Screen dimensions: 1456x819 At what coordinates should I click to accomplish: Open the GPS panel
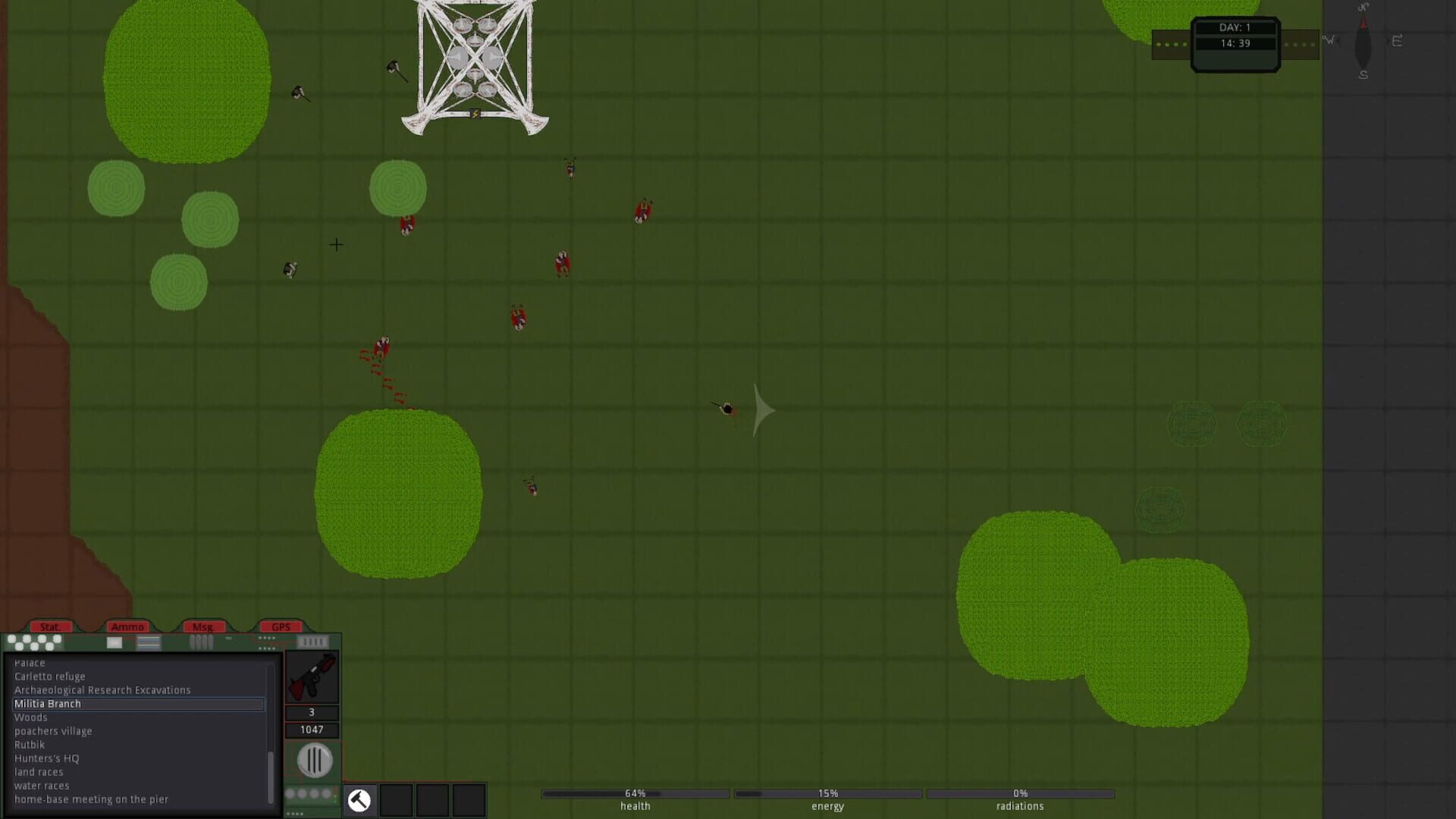click(281, 626)
